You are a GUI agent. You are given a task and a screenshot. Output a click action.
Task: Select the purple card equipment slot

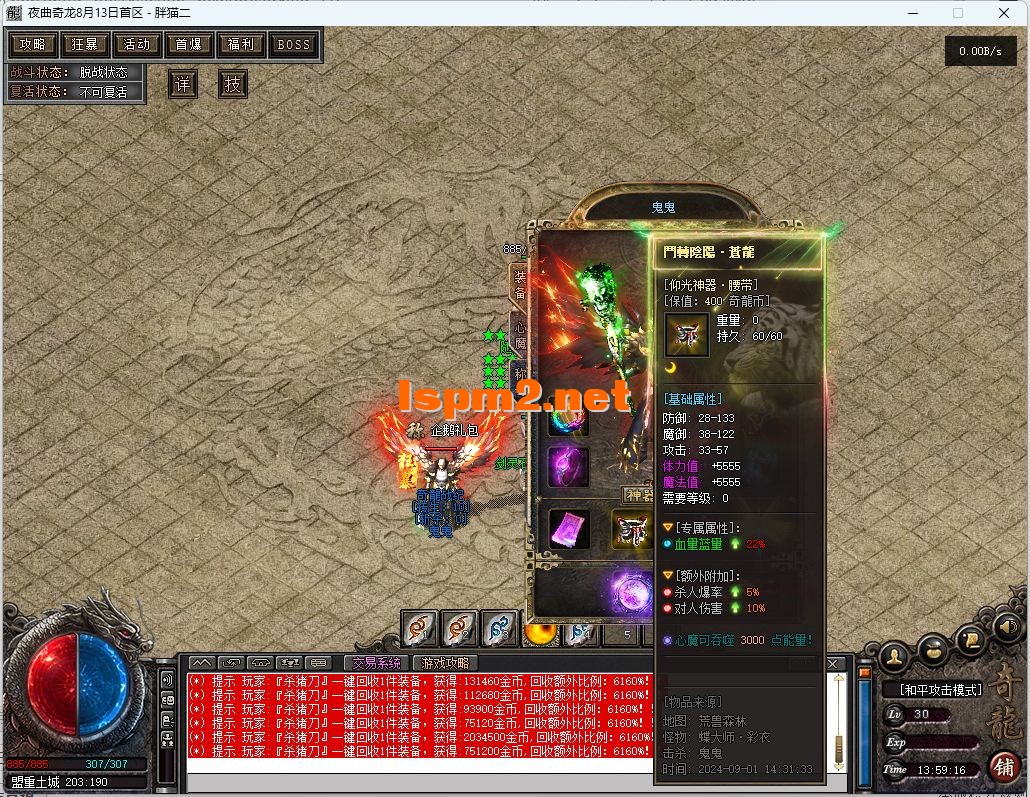point(569,529)
